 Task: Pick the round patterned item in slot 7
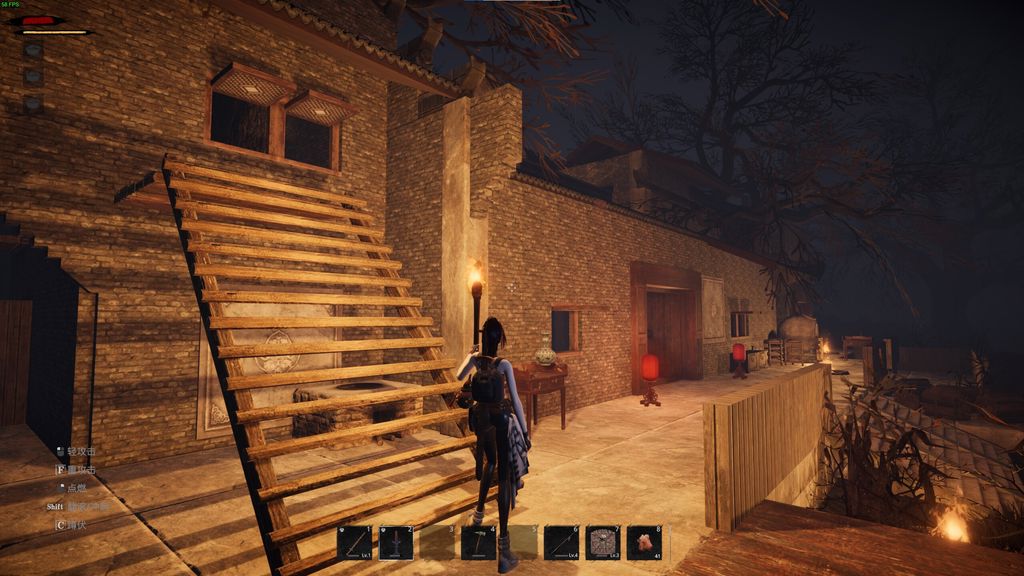(603, 543)
